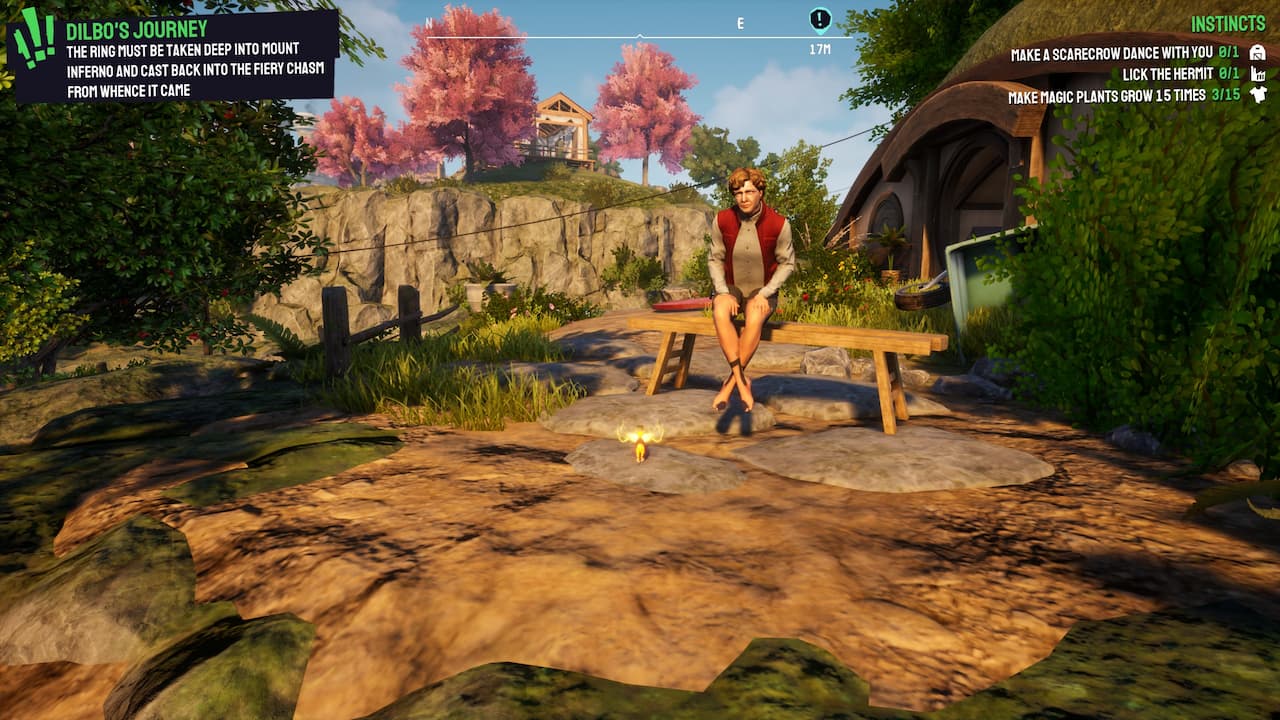Click the exclamation quest marker on the compass

819,17
